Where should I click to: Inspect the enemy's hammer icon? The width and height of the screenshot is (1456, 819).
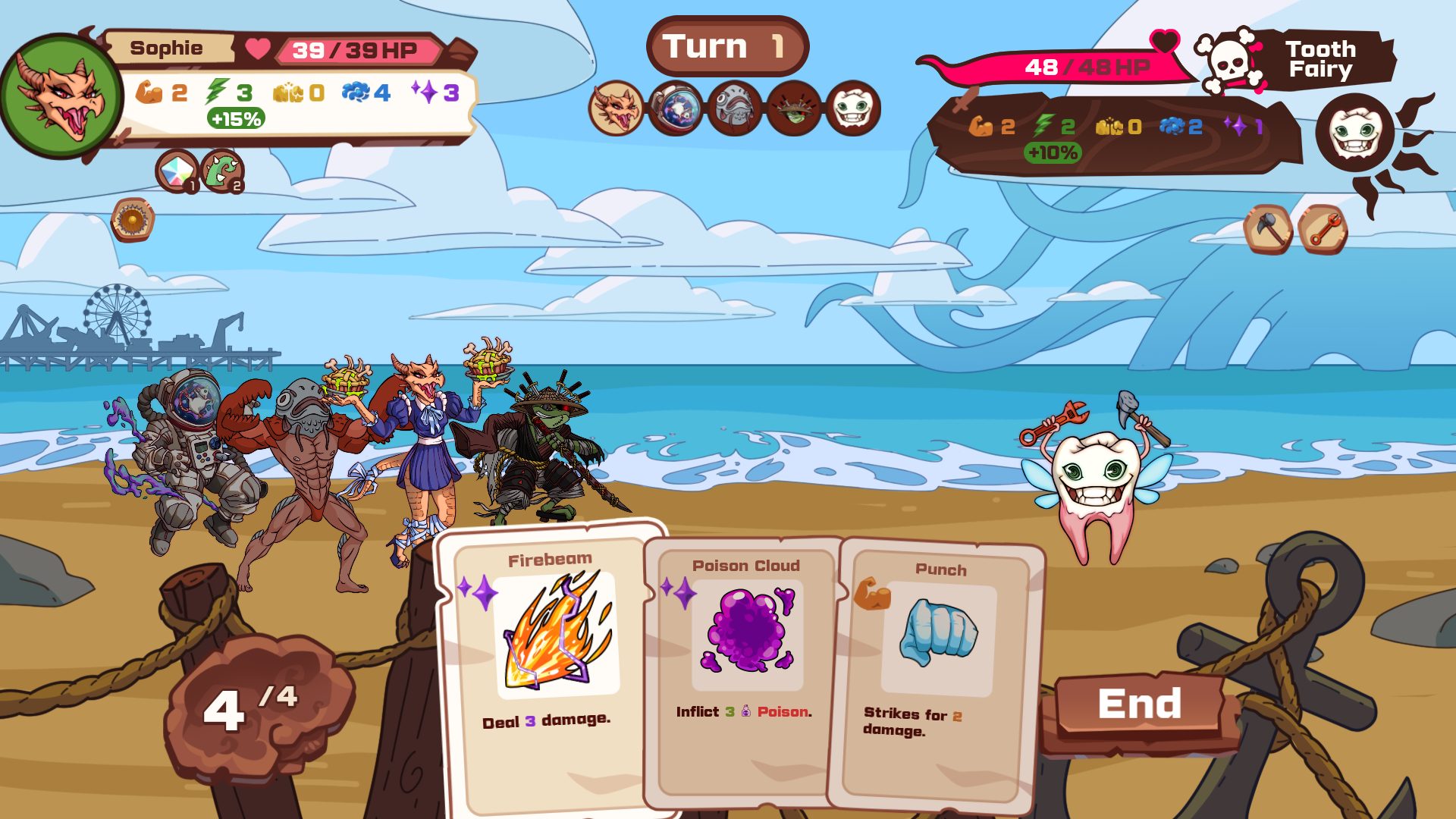pos(1268,229)
